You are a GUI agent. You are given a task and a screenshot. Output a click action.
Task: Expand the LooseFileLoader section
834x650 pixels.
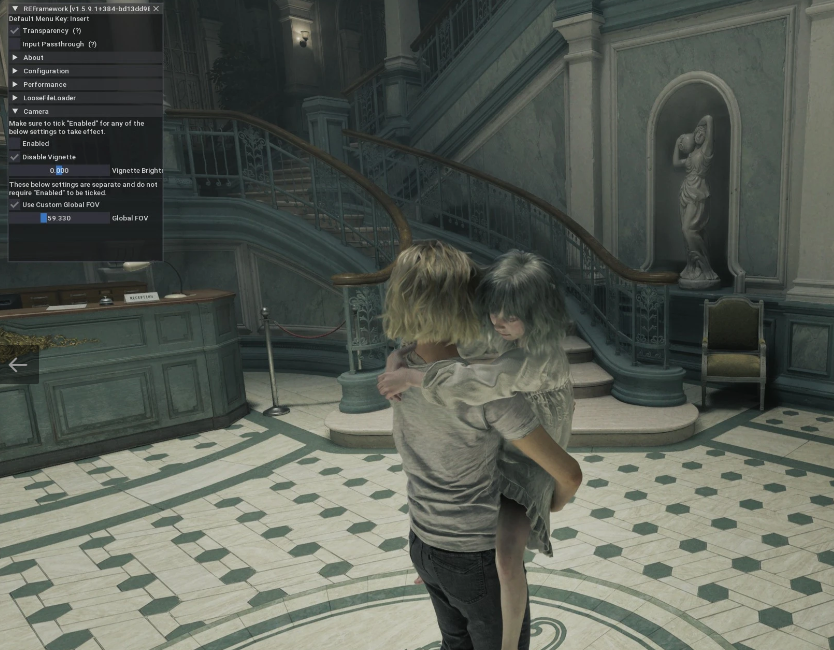coord(14,98)
